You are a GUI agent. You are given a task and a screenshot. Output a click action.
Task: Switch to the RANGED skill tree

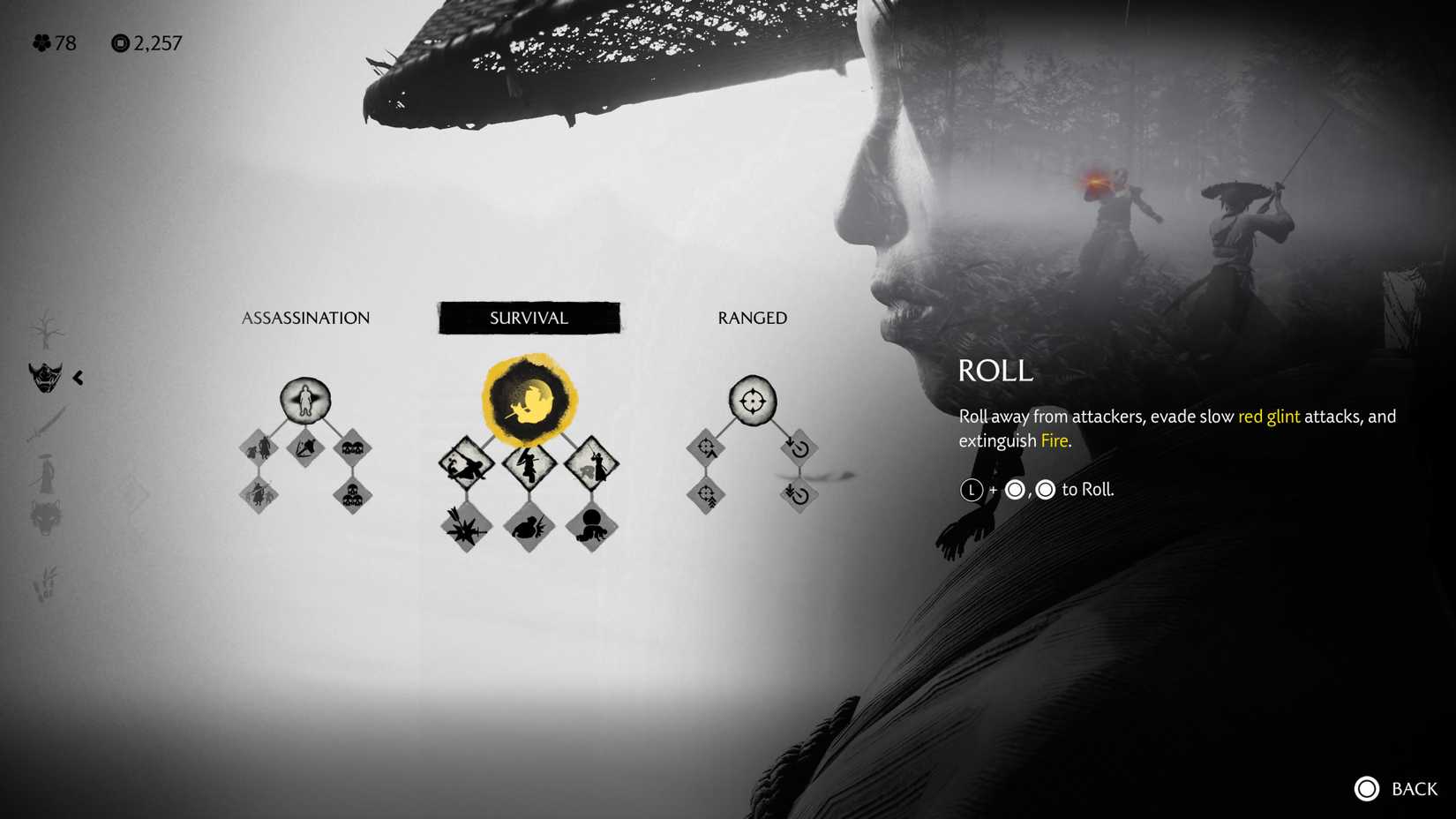[751, 318]
